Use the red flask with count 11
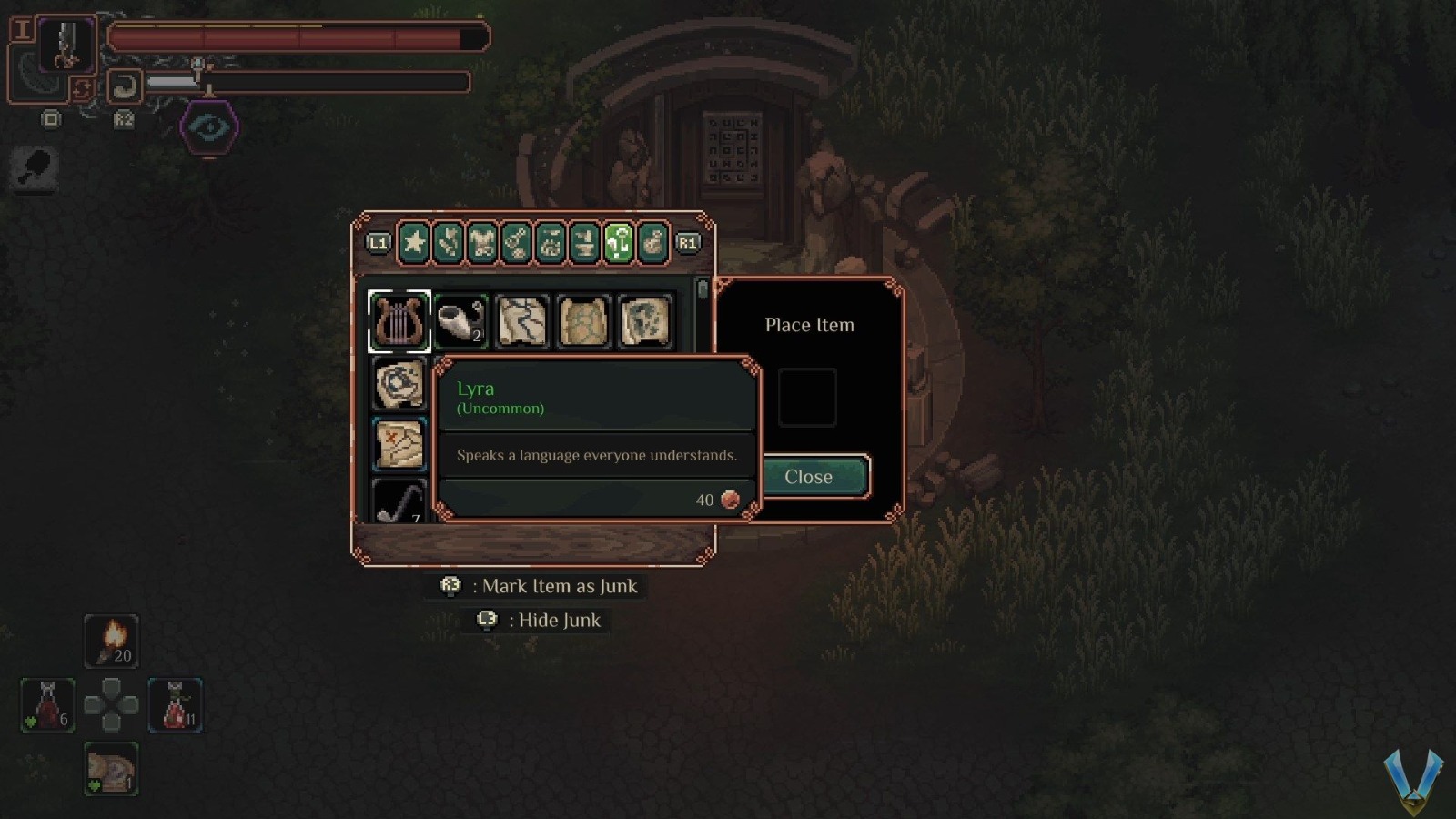 point(175,704)
